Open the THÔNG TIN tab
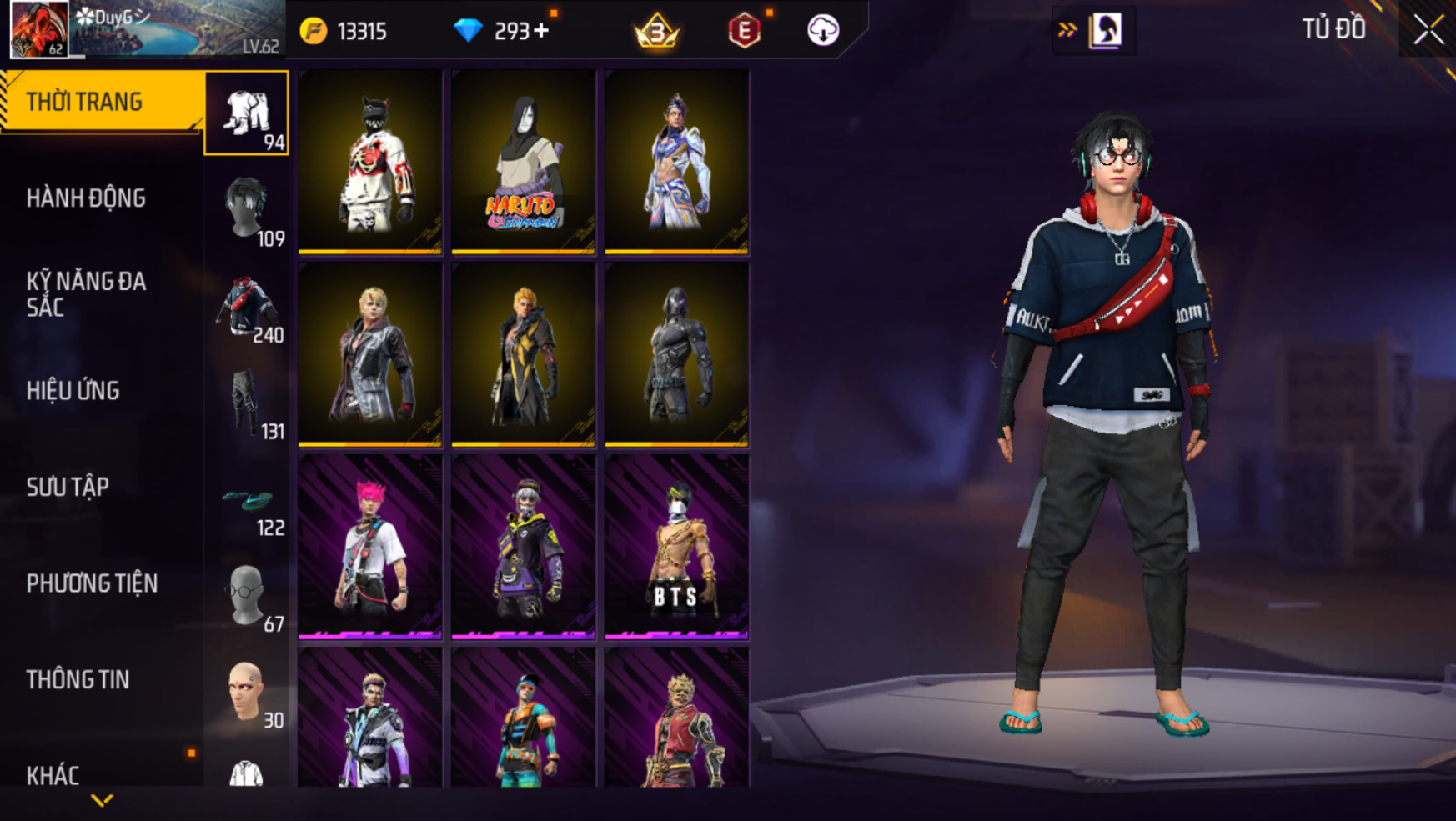The image size is (1456, 821). (x=78, y=680)
